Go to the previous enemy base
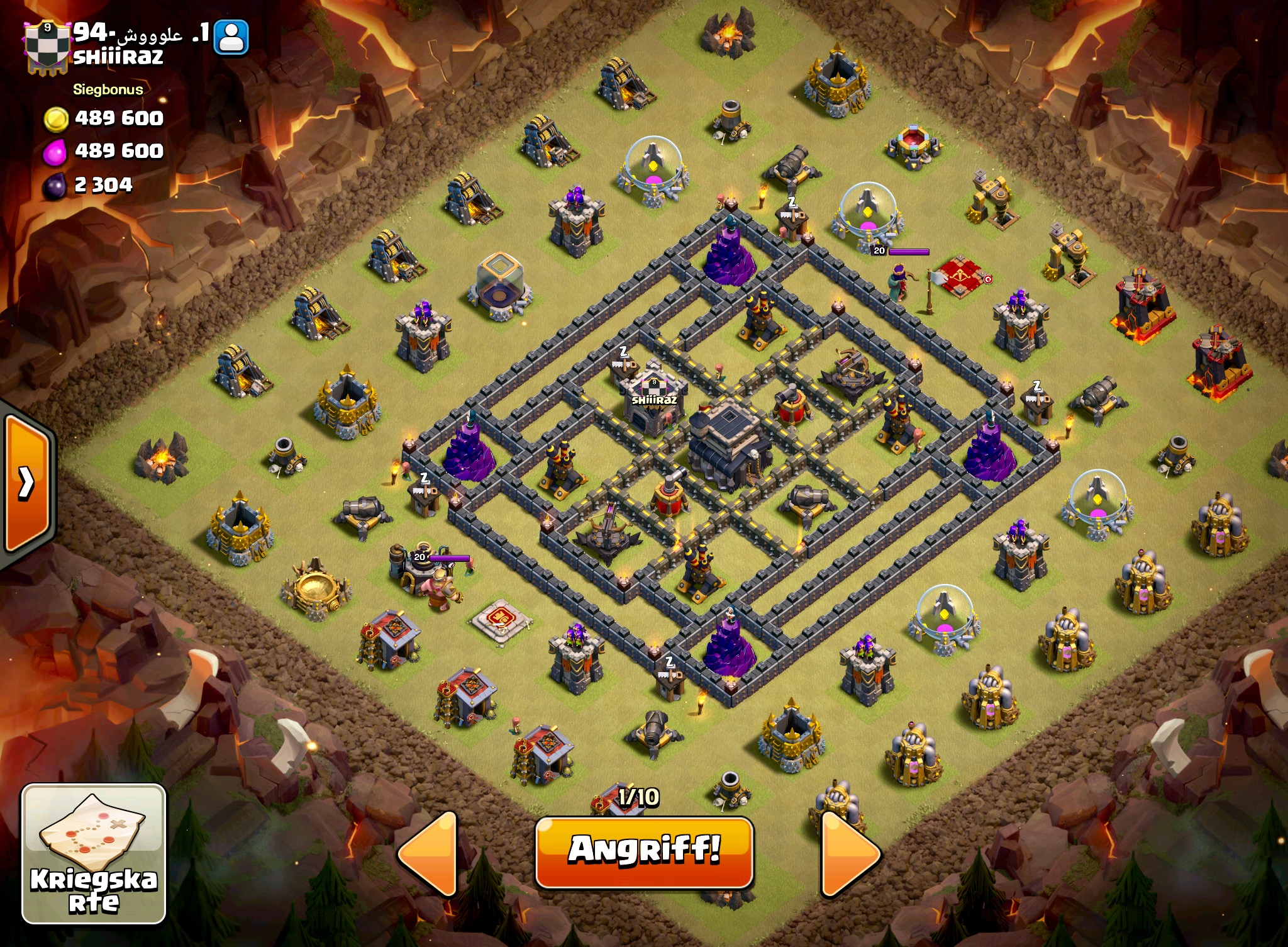 click(x=429, y=853)
